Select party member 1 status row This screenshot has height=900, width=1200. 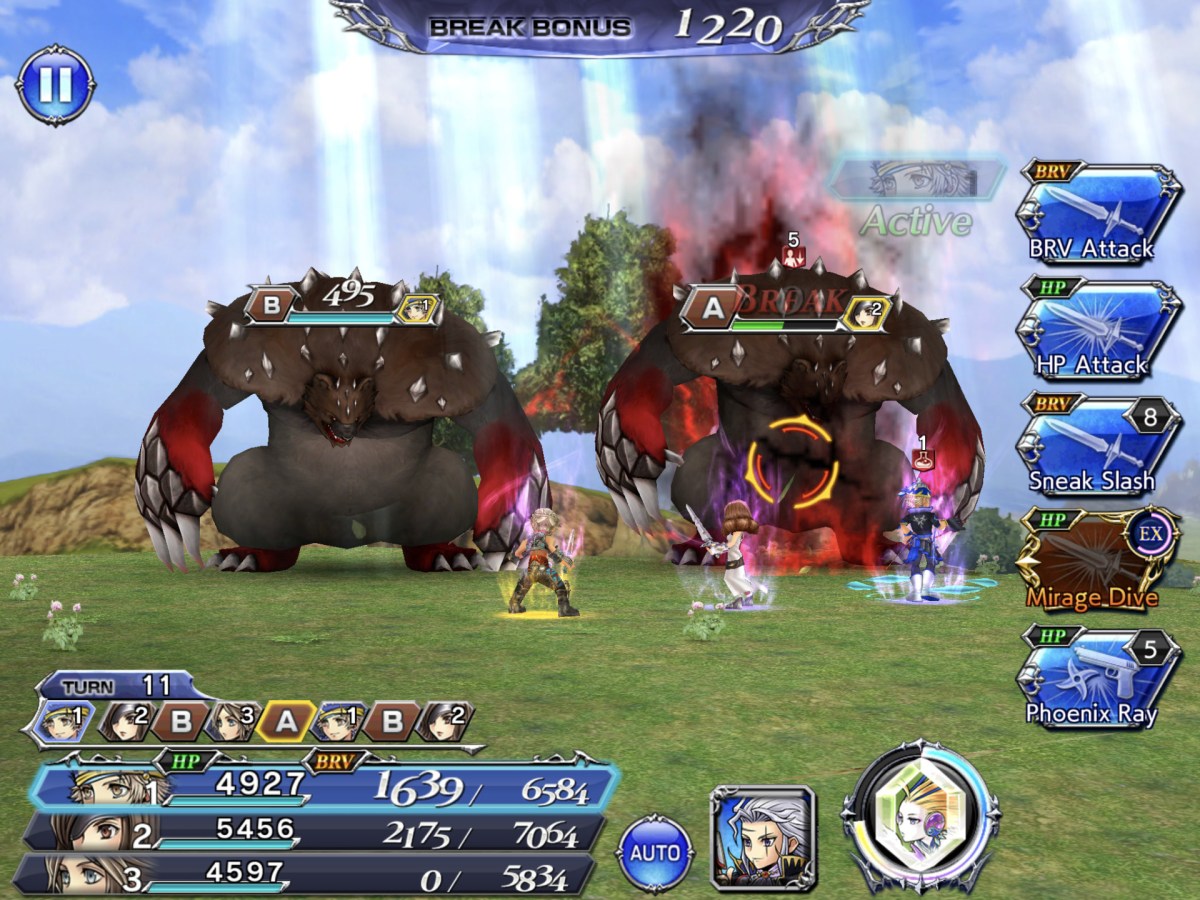click(320, 787)
